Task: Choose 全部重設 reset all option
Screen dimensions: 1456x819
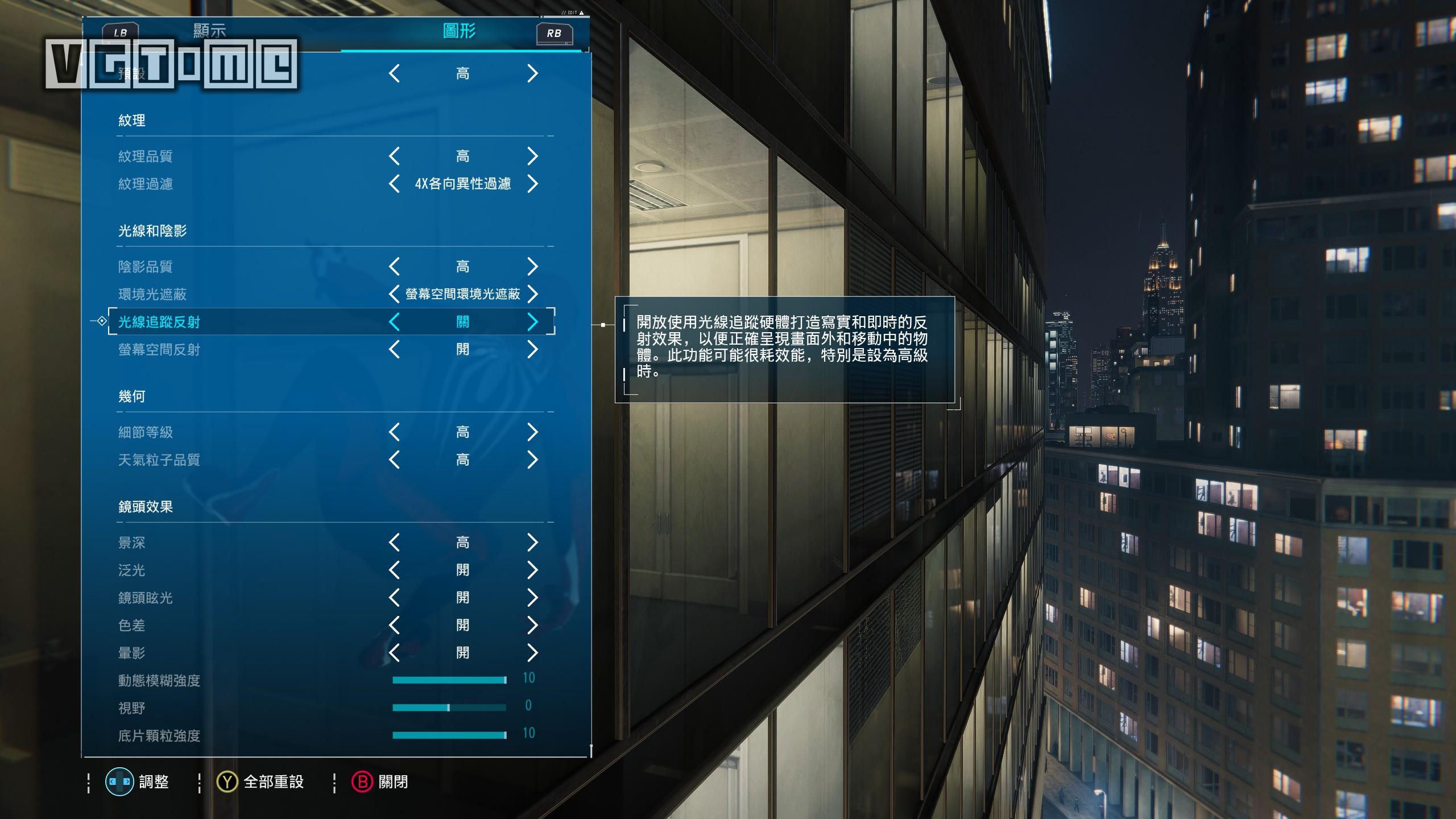Action: (273, 782)
